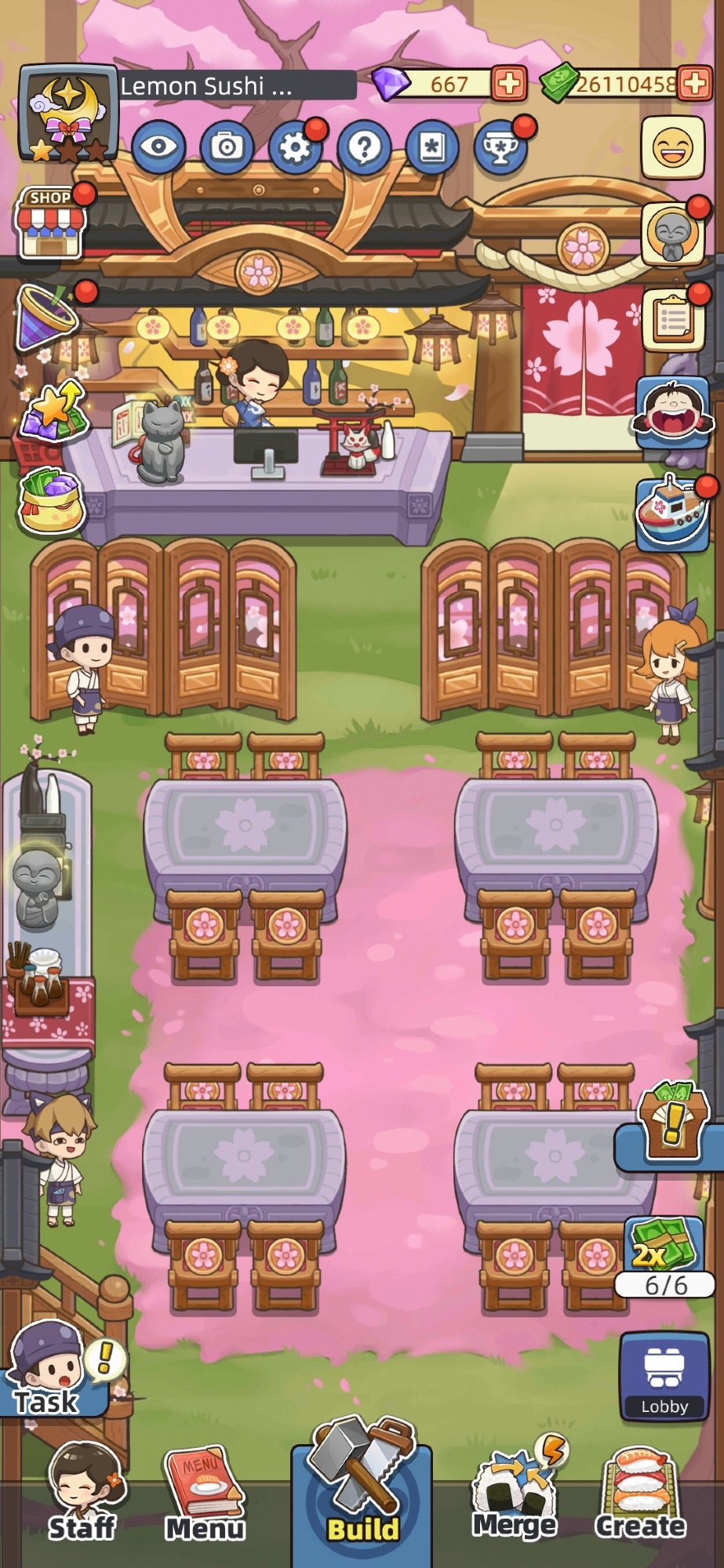Open the fishing boat icon
Viewport: 724px width, 1568px height.
pyautogui.click(x=671, y=511)
